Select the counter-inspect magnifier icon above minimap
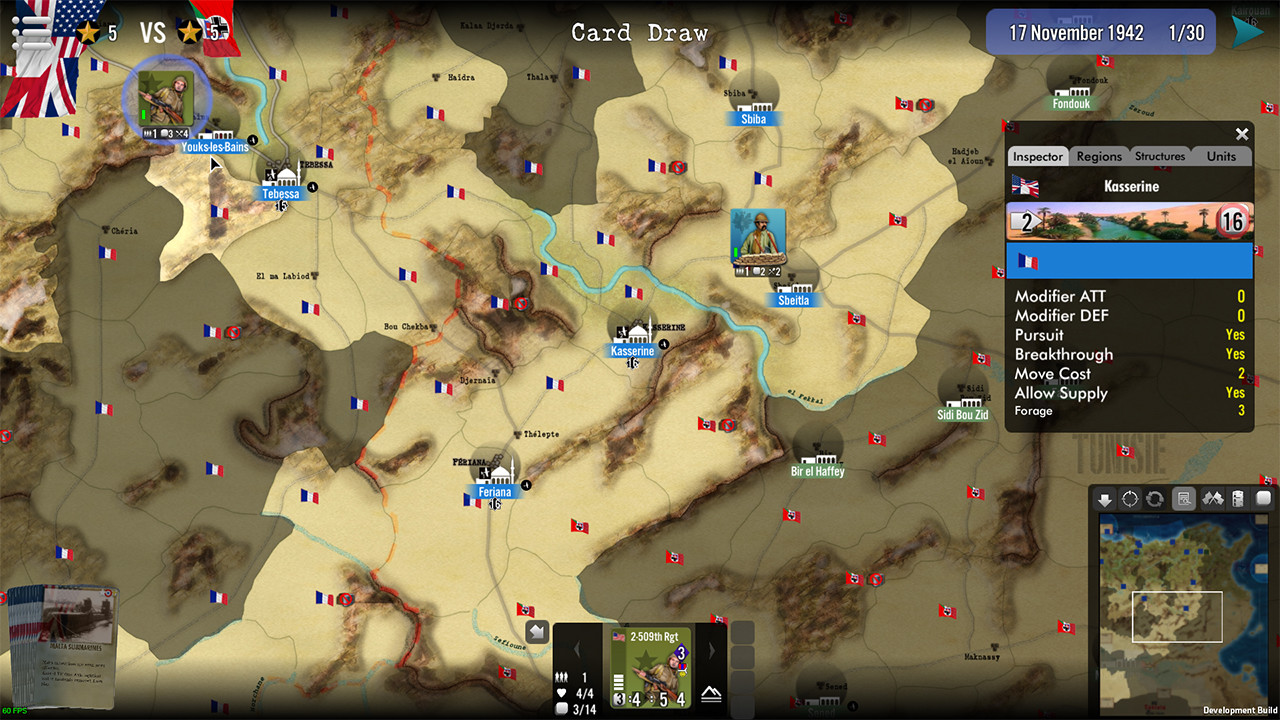Image resolution: width=1280 pixels, height=720 pixels. click(1183, 498)
